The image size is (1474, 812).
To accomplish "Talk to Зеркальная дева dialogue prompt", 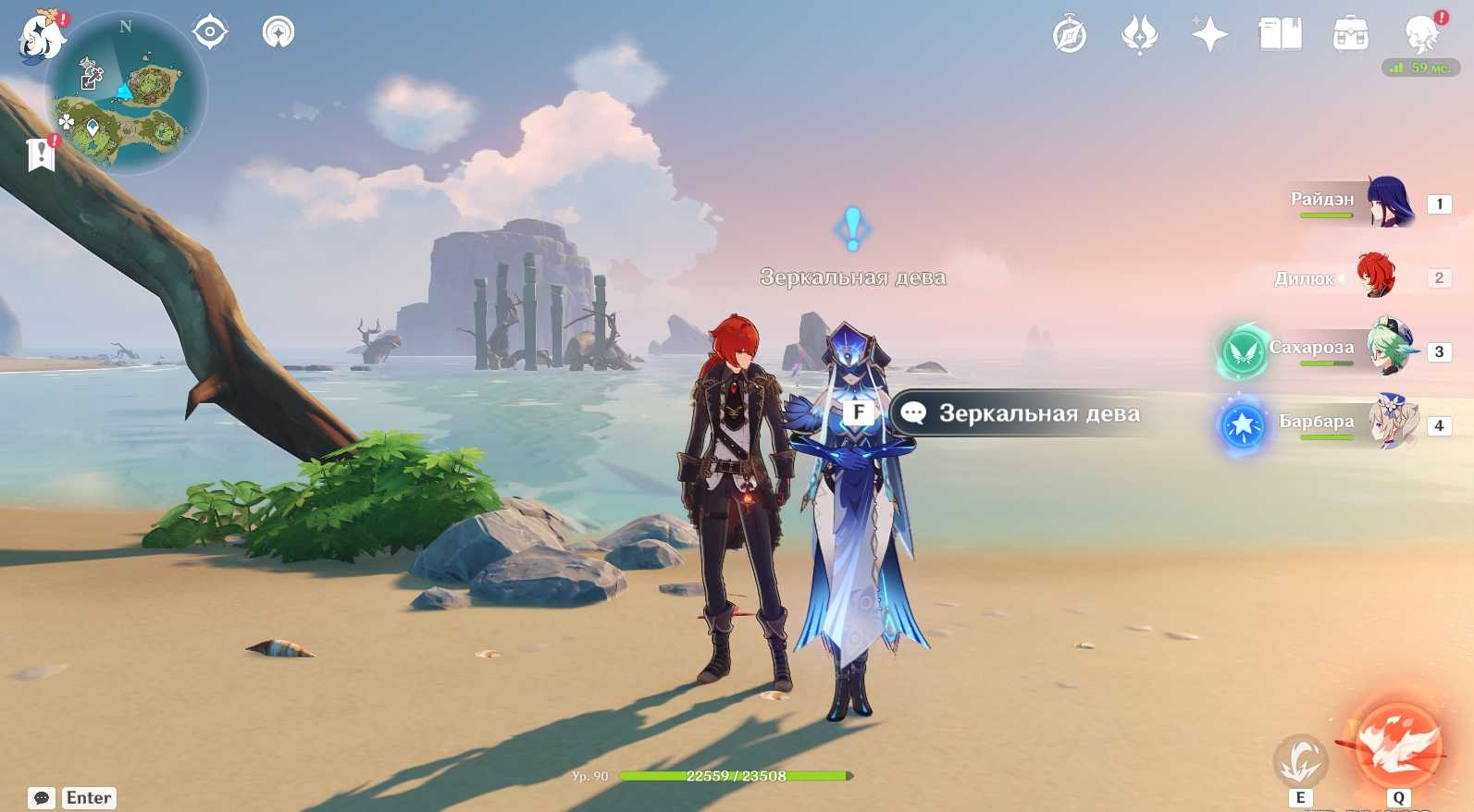I will coord(1018,413).
